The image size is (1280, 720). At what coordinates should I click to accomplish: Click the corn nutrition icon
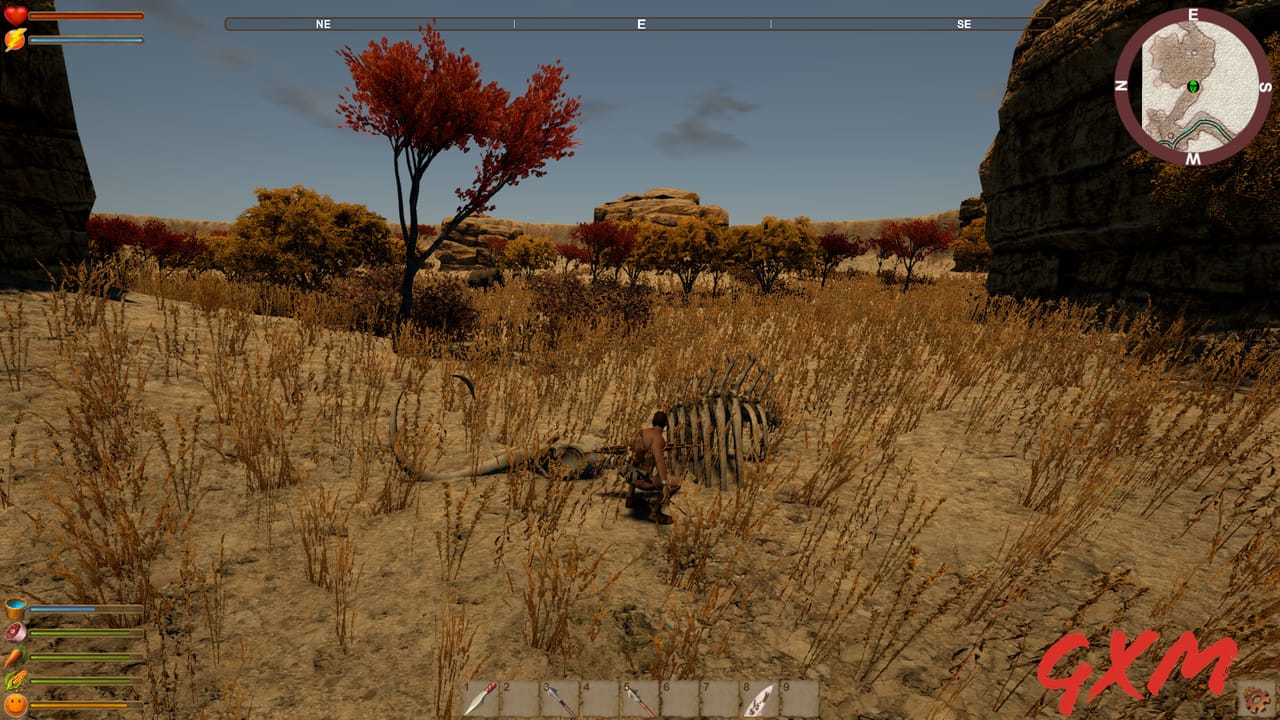(14, 678)
